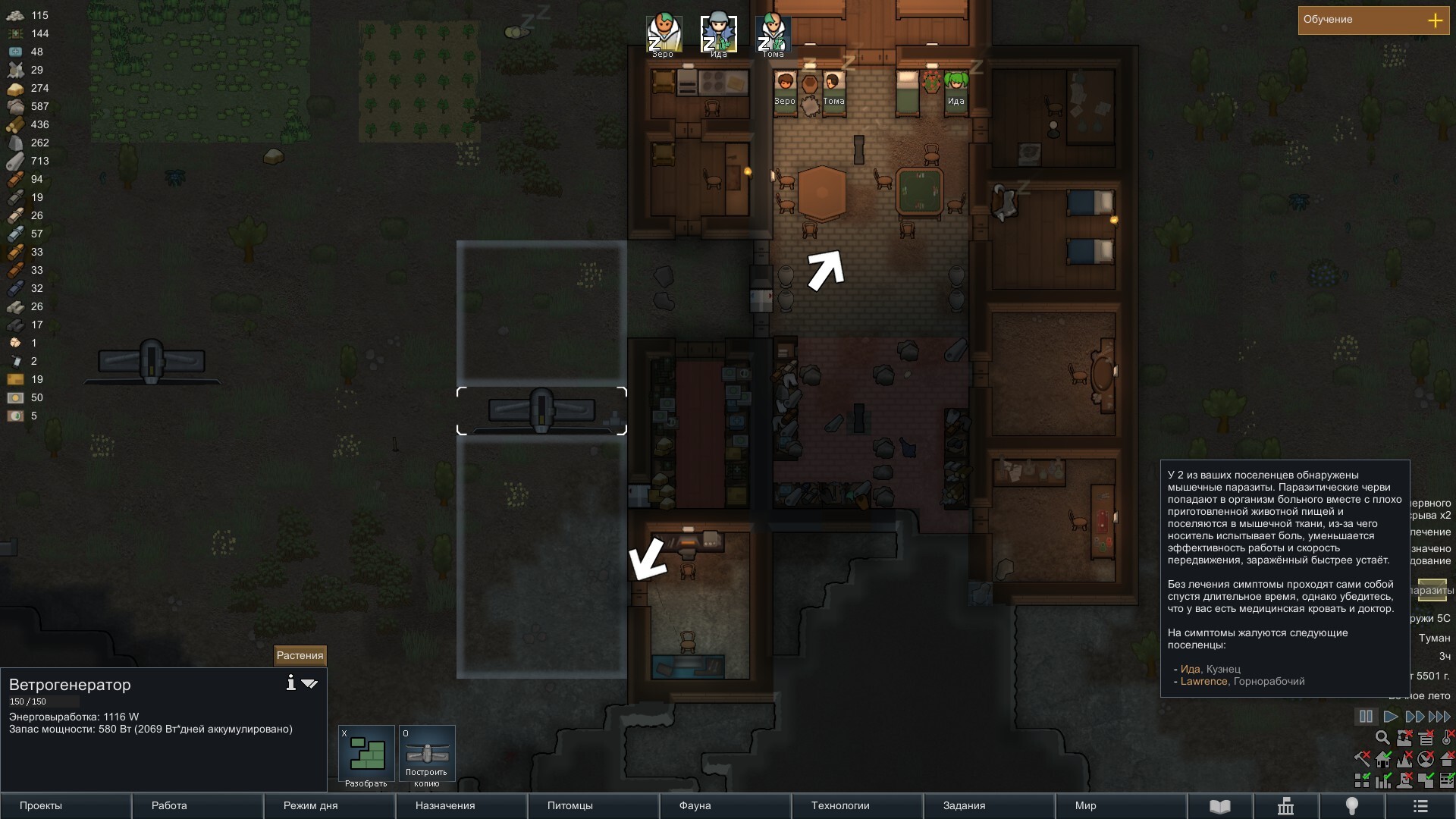Select colonist Тома portrait in top bar

coord(773,35)
